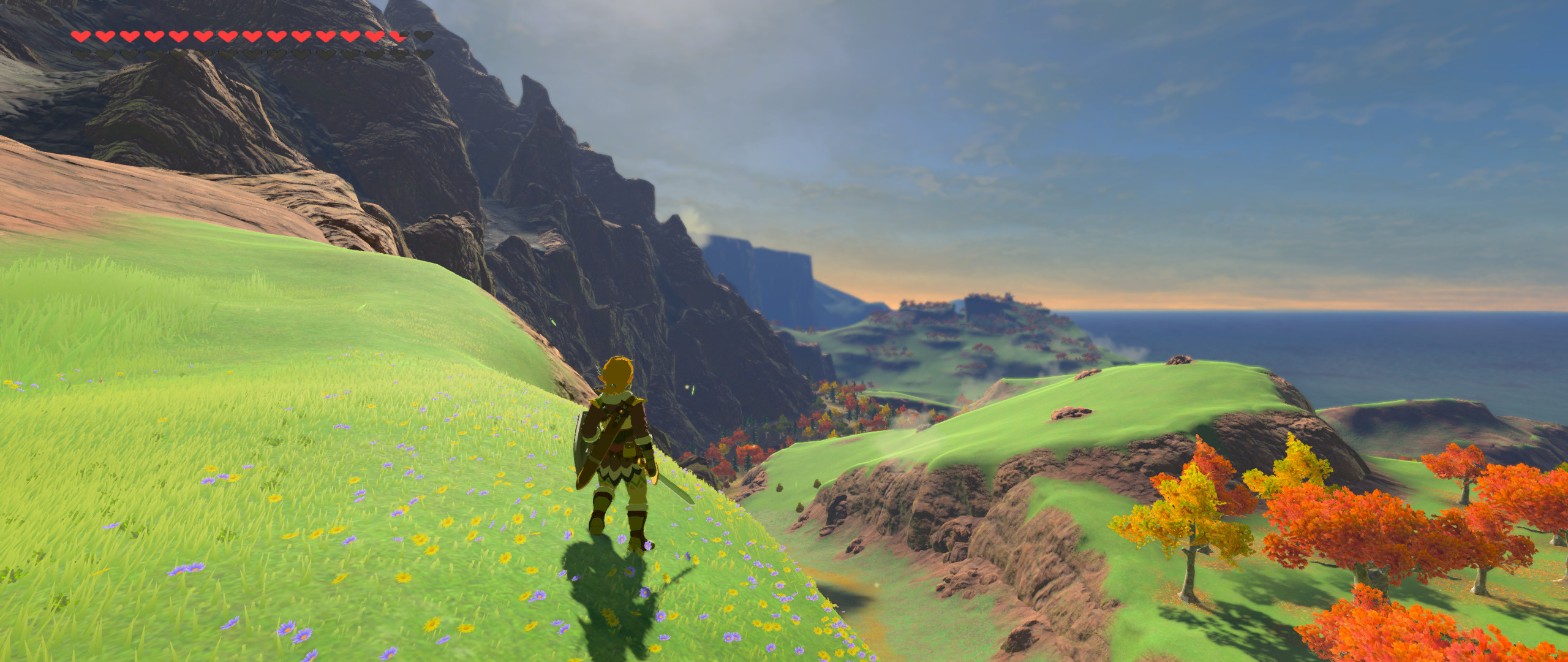Image resolution: width=1568 pixels, height=662 pixels.
Task: Click the second red heart icon
Action: [106, 36]
